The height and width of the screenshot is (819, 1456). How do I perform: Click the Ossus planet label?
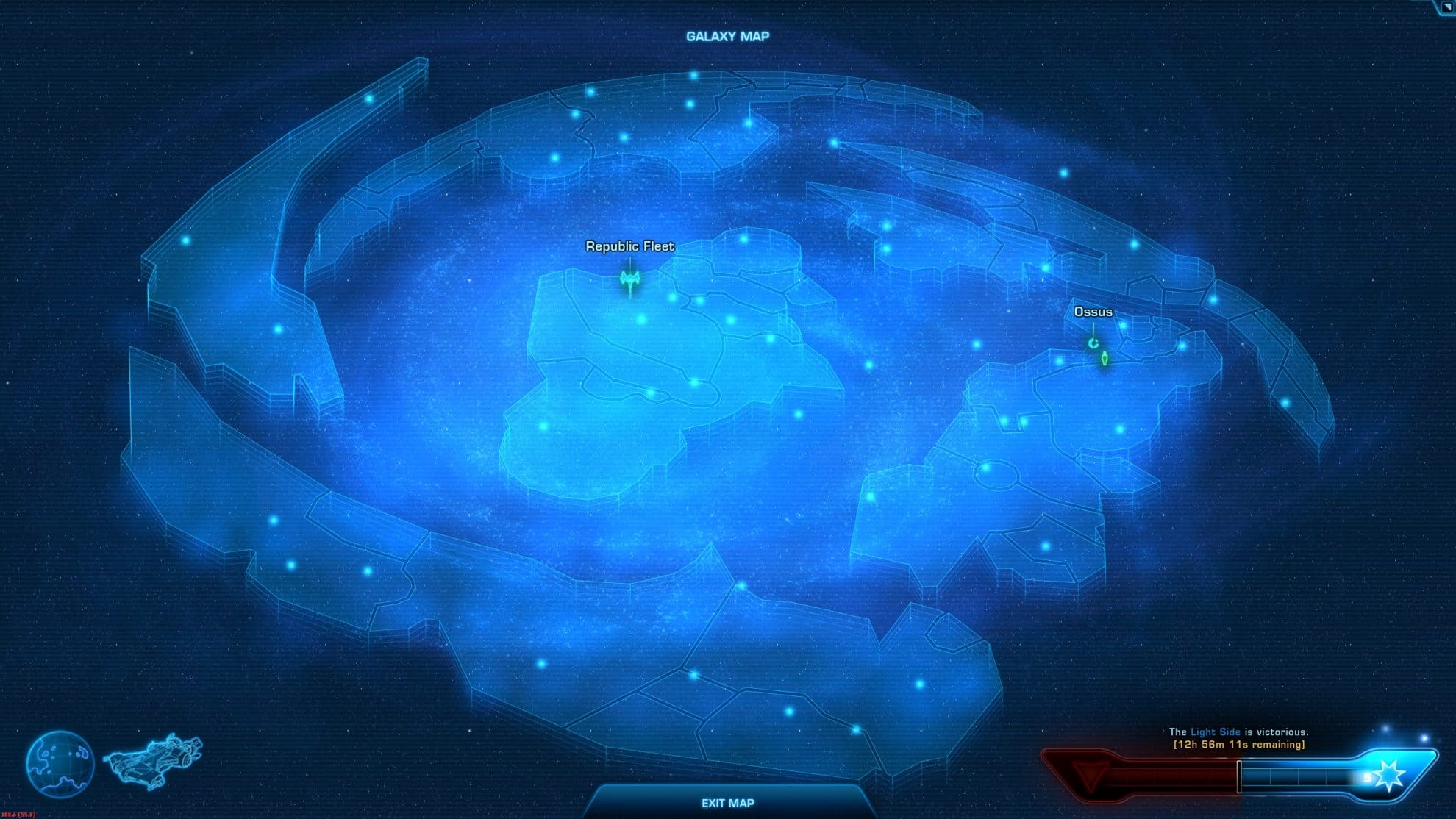(x=1094, y=312)
